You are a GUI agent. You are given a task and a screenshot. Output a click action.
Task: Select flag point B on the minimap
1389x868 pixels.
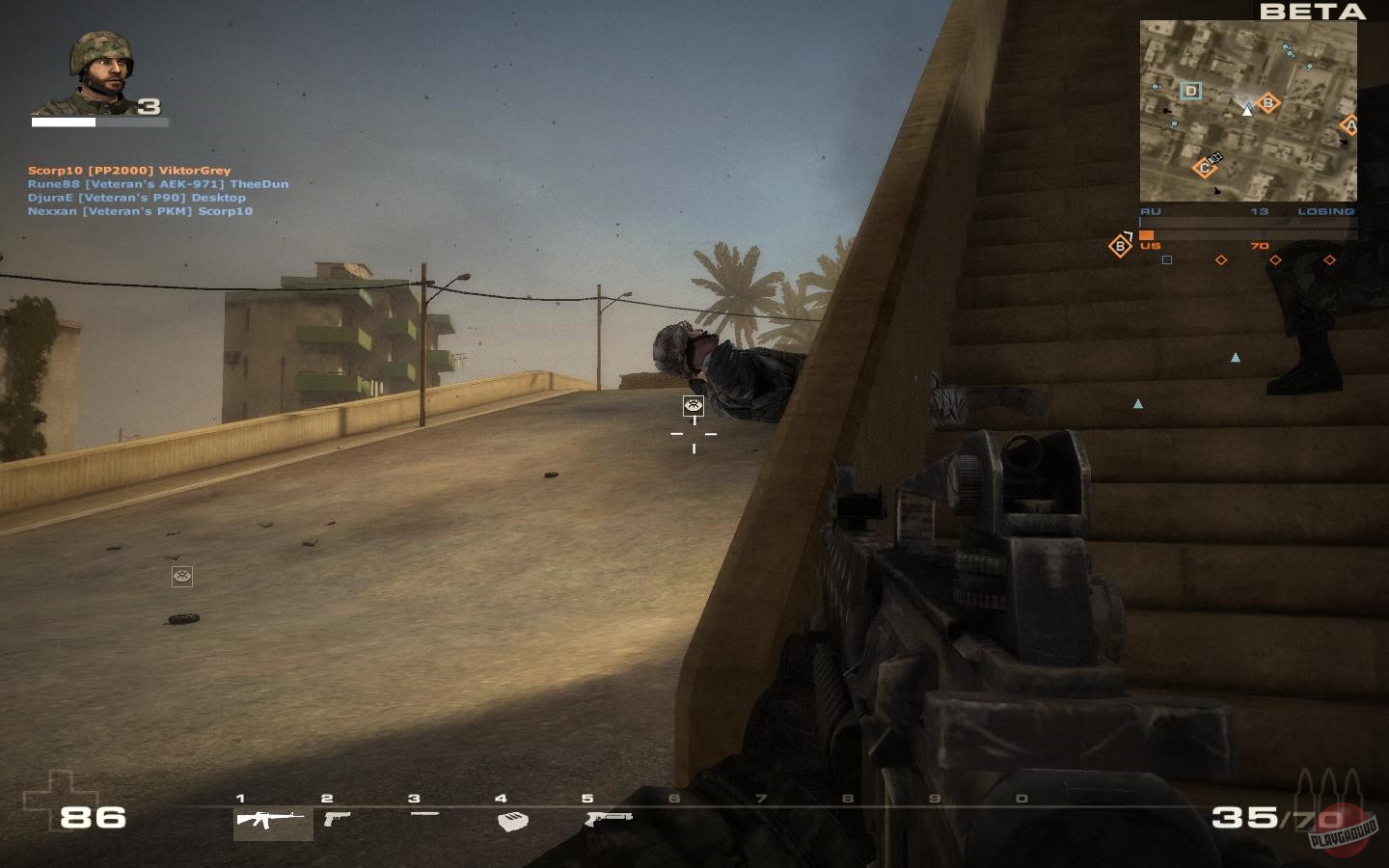(x=1266, y=102)
